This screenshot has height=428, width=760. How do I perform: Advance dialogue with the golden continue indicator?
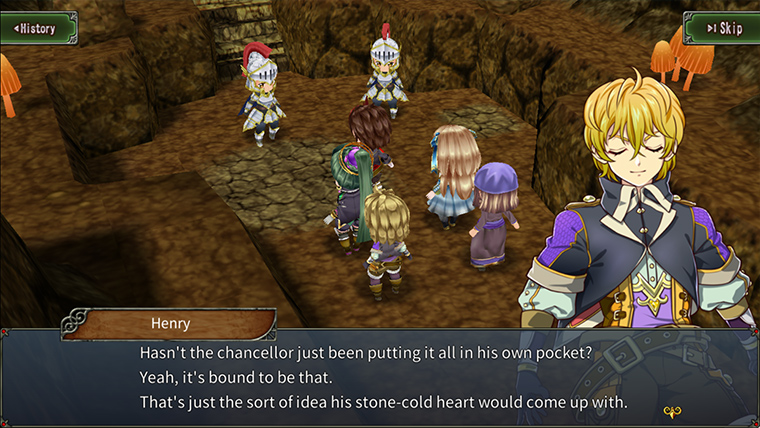coord(672,410)
